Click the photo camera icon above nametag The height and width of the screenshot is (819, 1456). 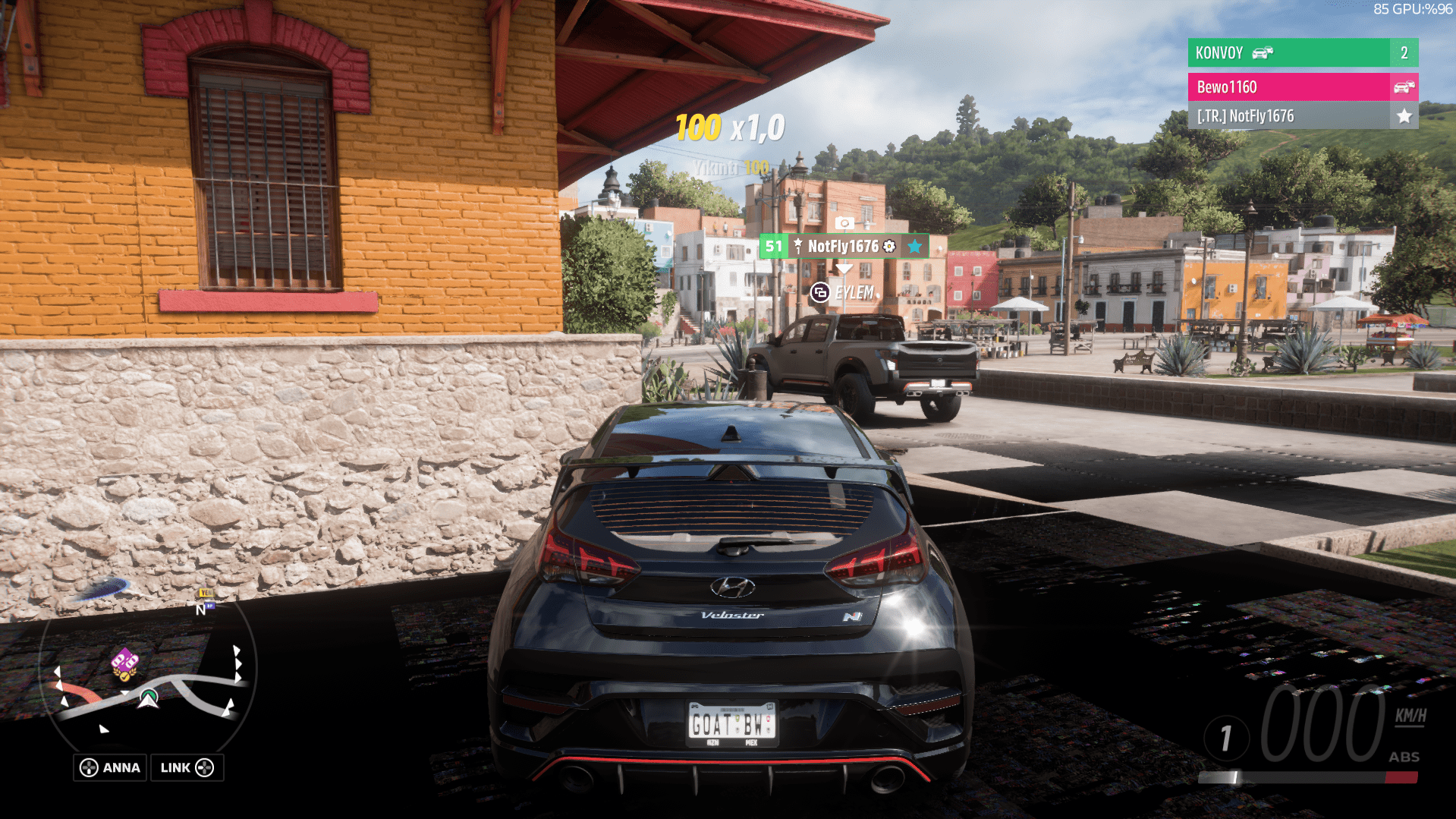pyautogui.click(x=844, y=222)
